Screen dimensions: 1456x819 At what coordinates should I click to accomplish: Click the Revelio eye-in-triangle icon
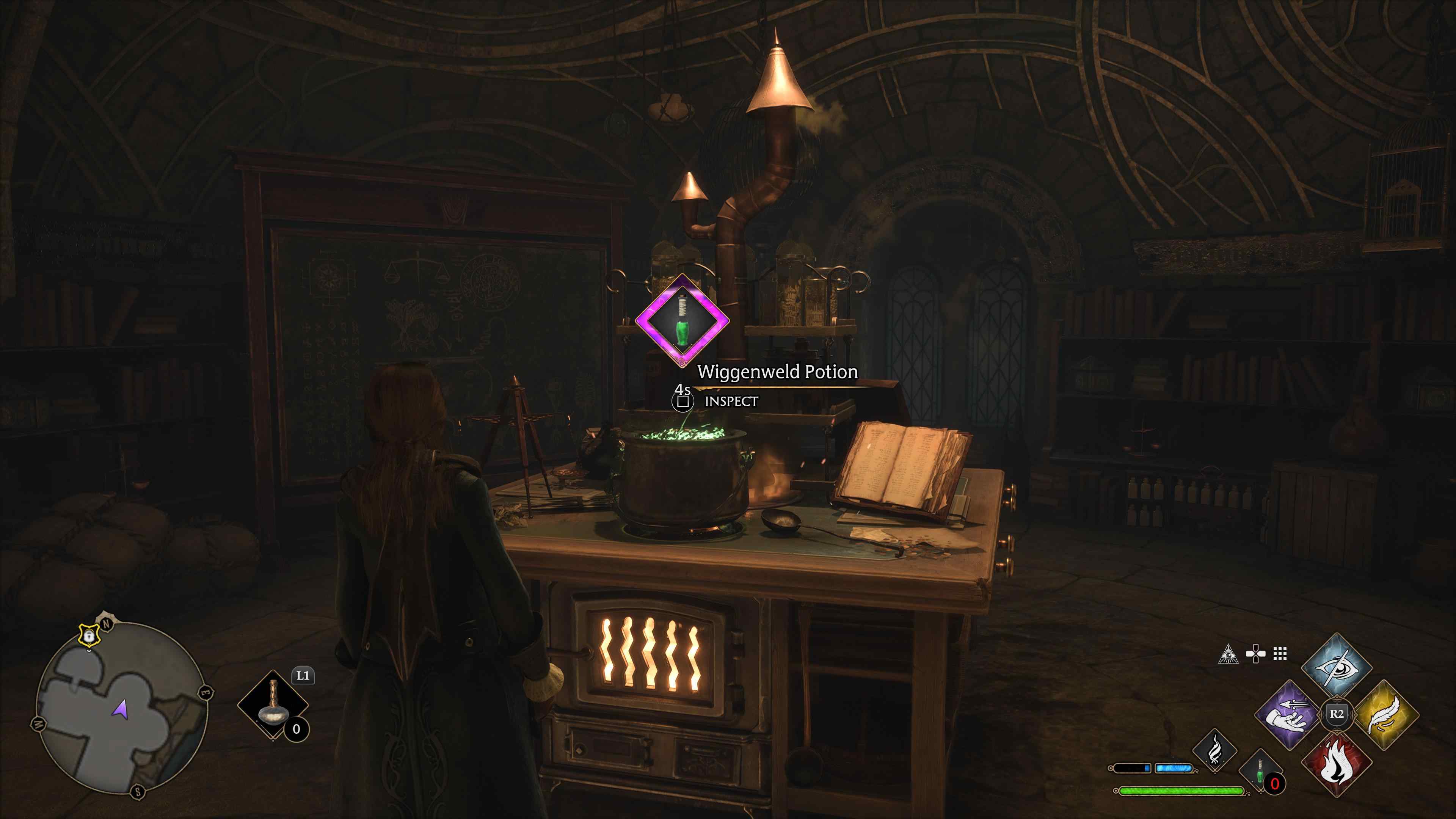click(1228, 654)
